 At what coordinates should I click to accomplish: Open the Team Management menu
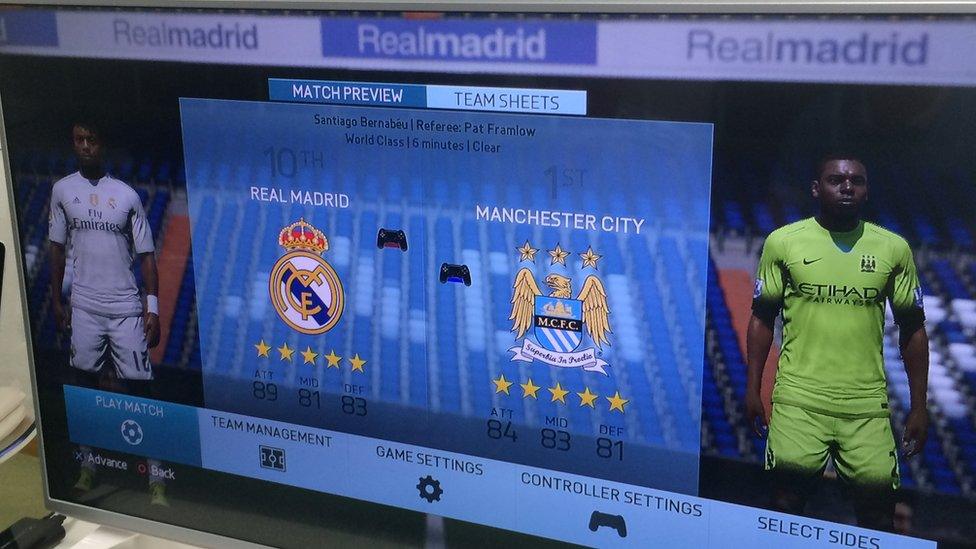(271, 447)
